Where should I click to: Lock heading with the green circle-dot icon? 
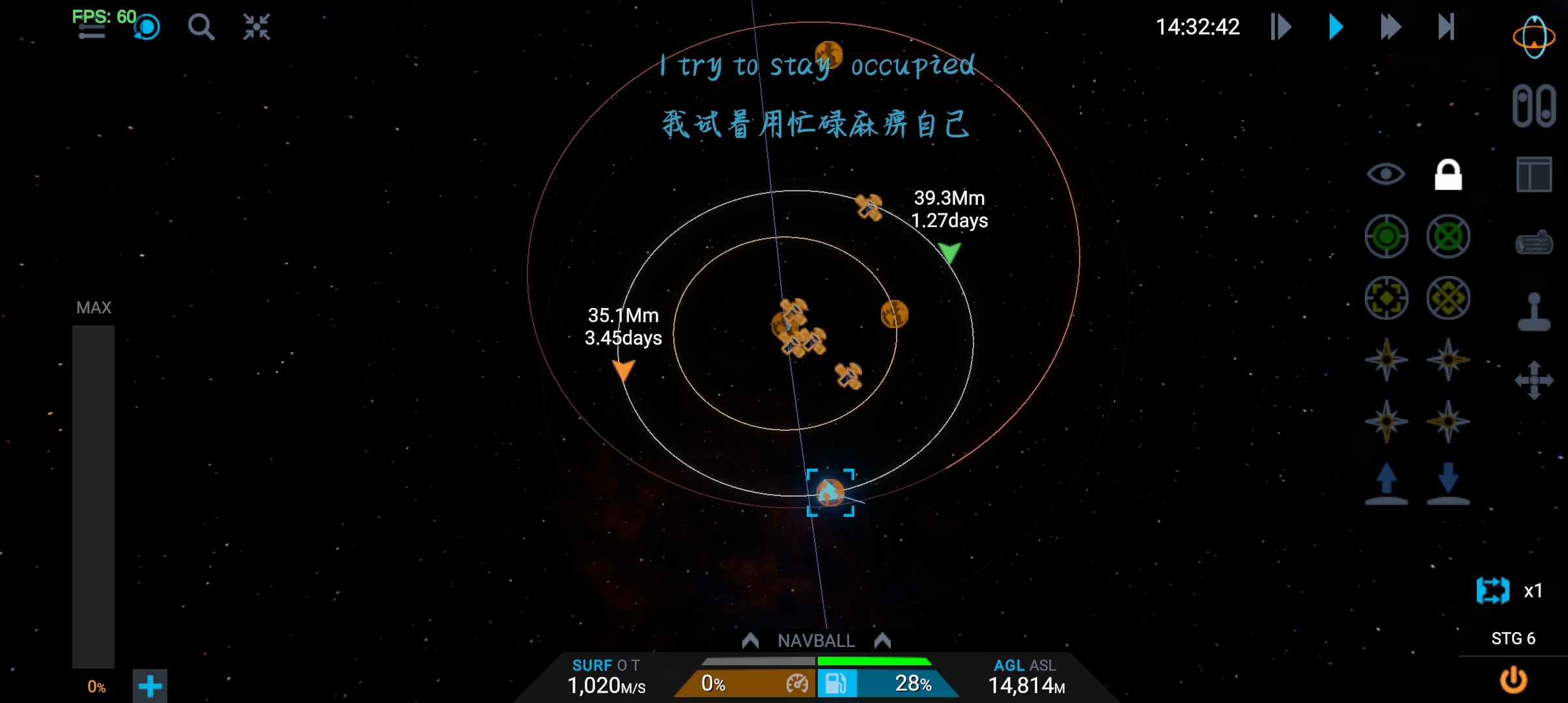pos(1386,236)
